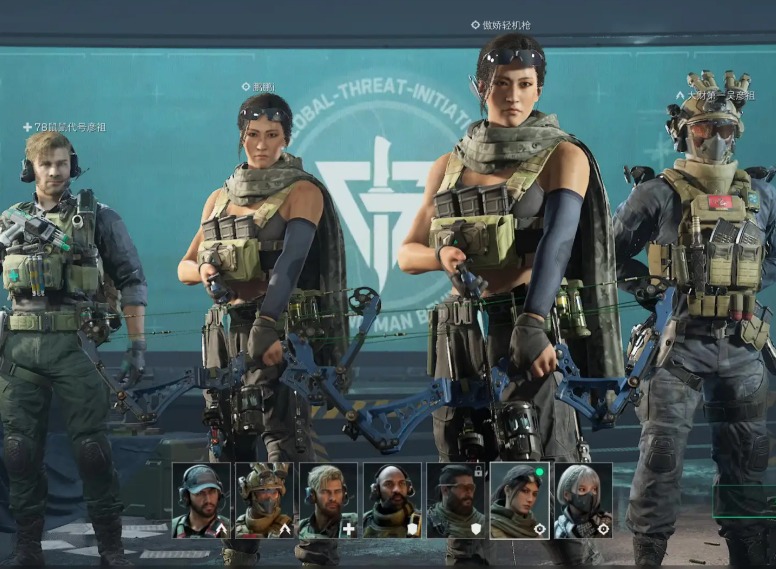The image size is (776, 569).
Task: Pick the blond medic operator portrait
Action: (x=328, y=500)
